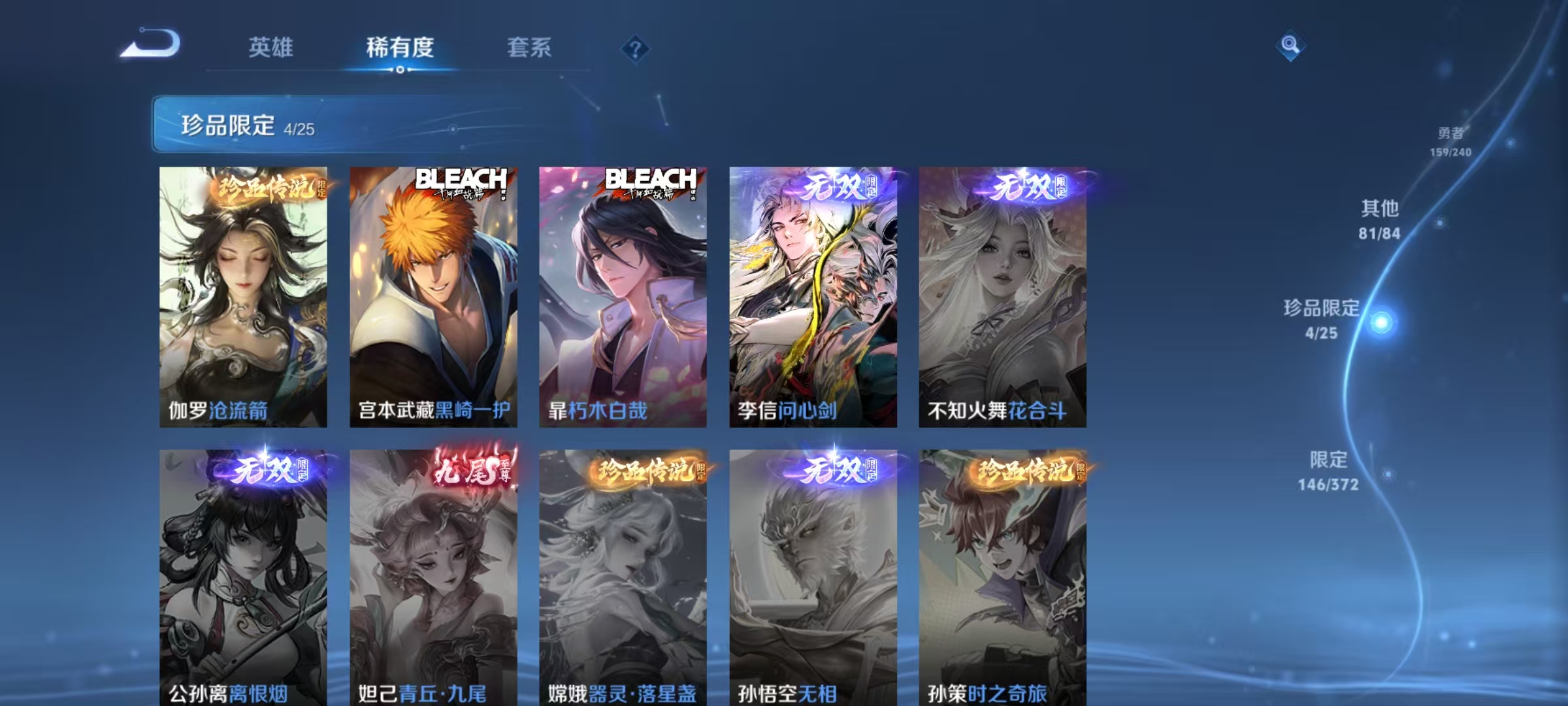The image size is (1568, 706).
Task: Switch to the 英雄 tab
Action: [271, 48]
